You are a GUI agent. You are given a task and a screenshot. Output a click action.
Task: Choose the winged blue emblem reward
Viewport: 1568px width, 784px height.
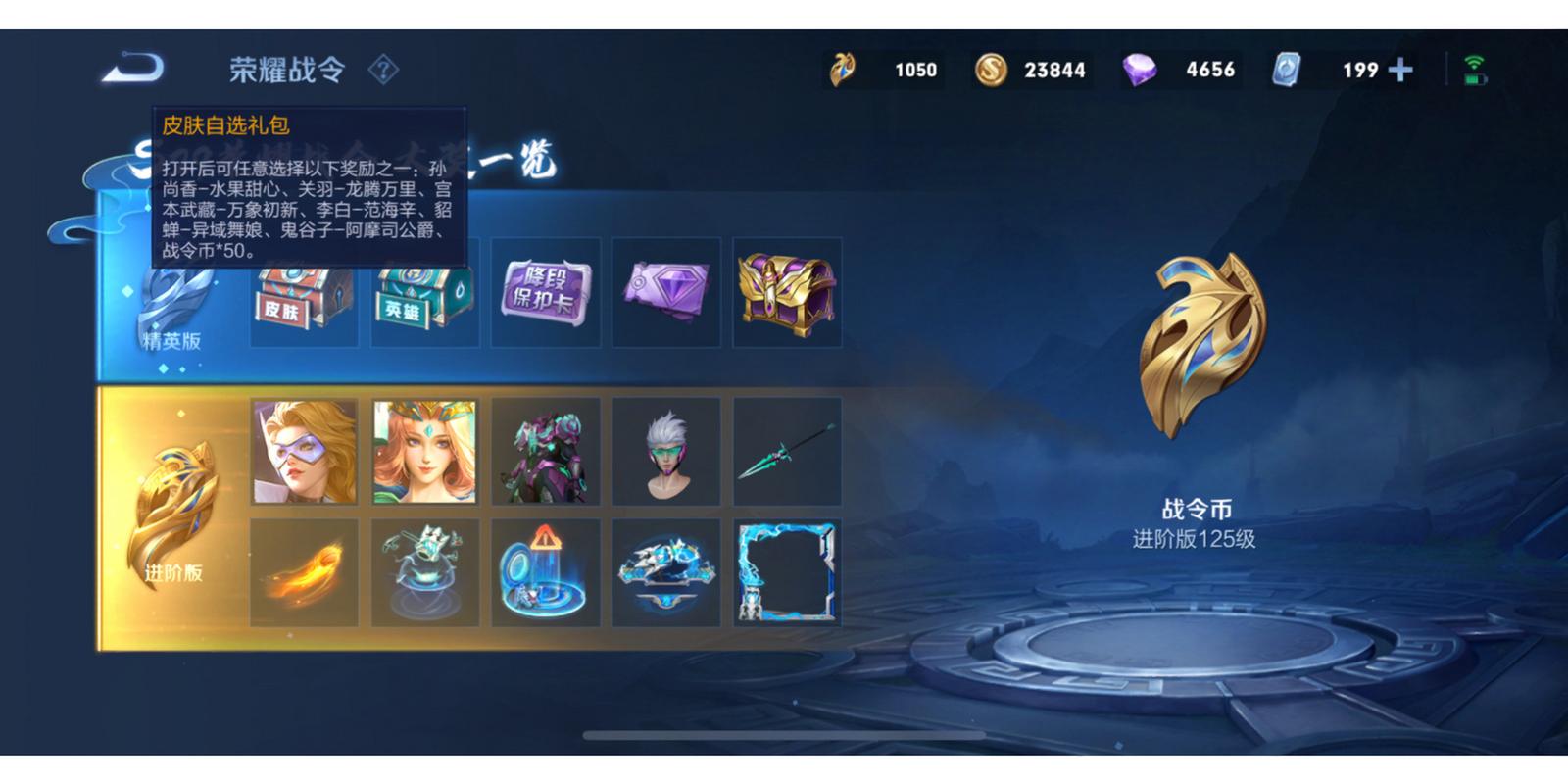666,573
